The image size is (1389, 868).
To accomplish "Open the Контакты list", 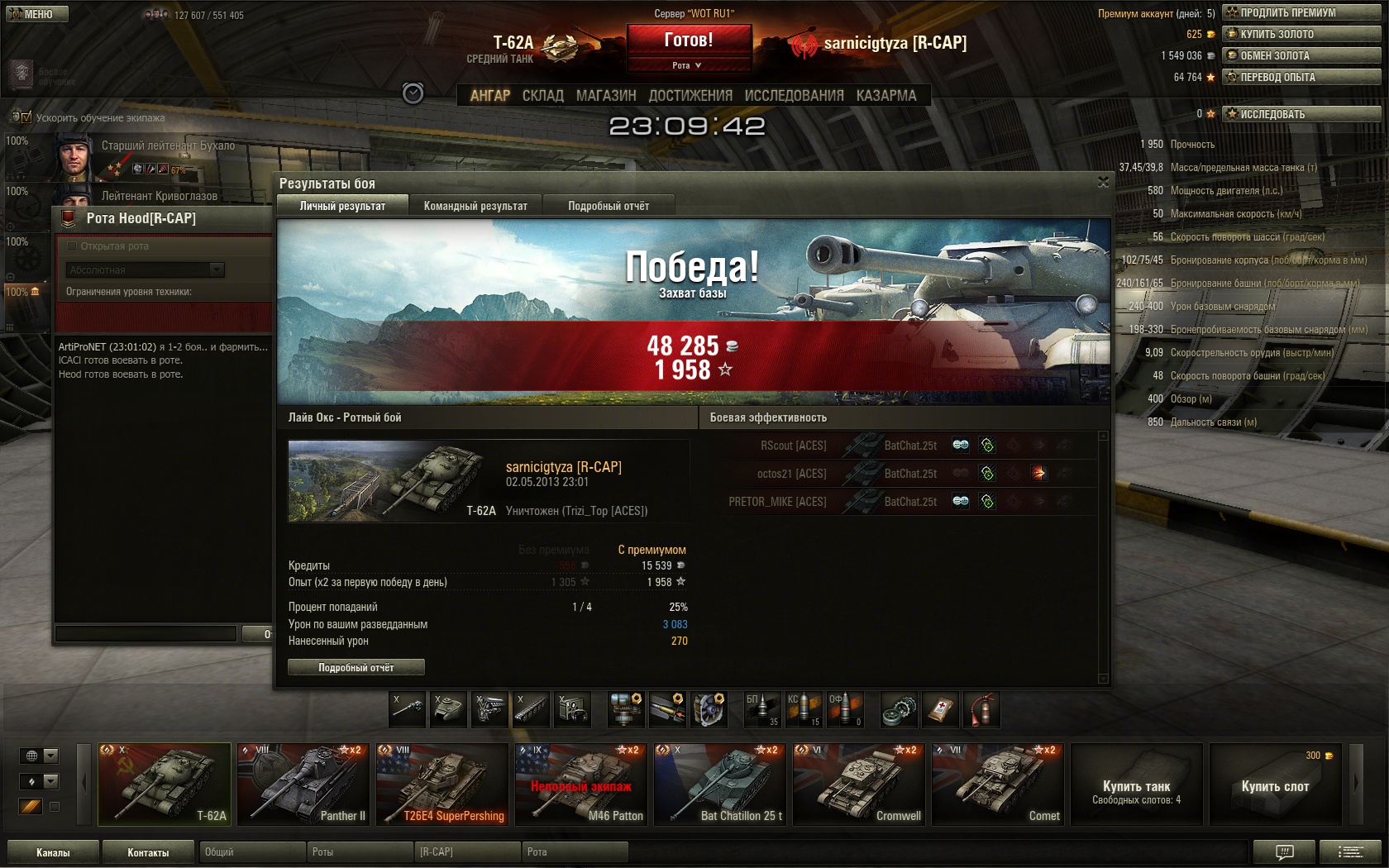I will [148, 852].
